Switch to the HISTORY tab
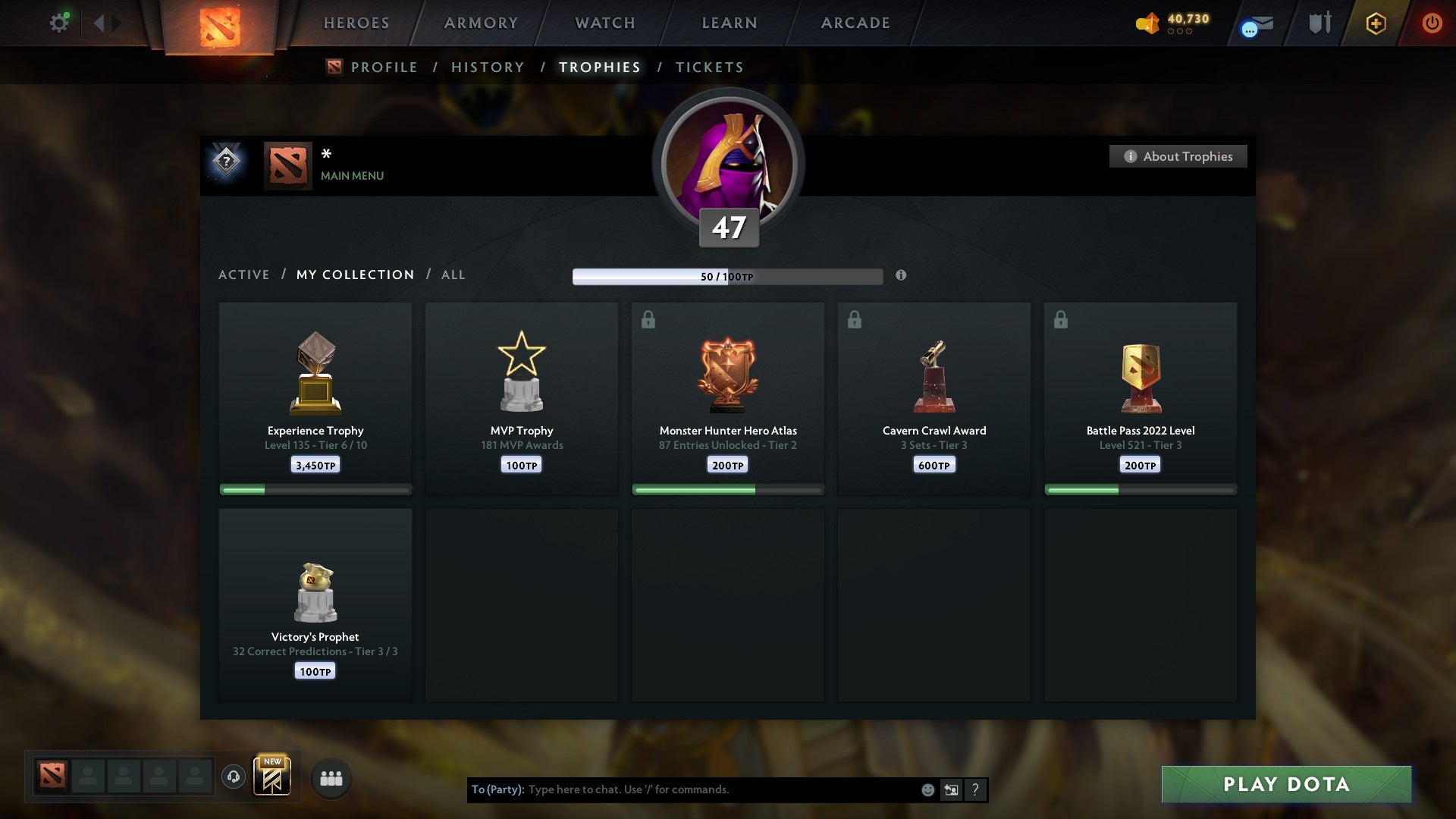The image size is (1456, 819). tap(487, 67)
